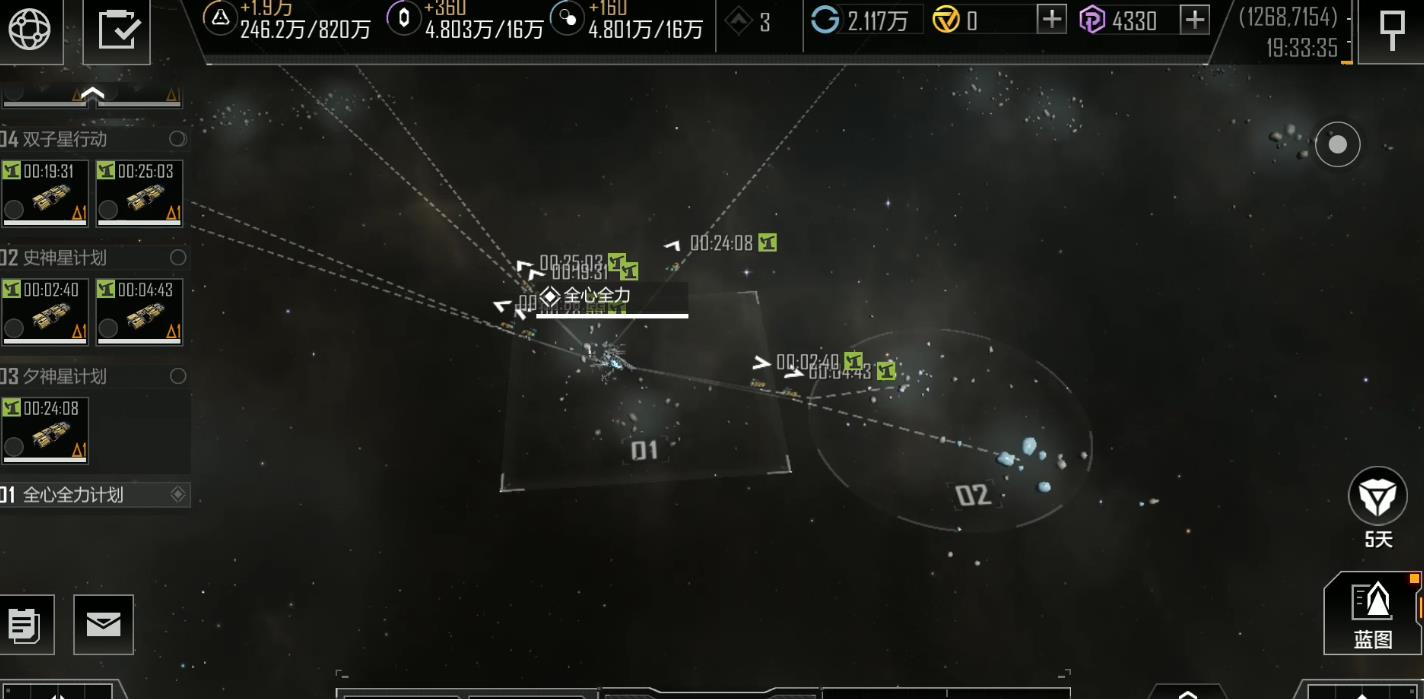1424x699 pixels.
Task: Select the 00:02:40 fleet card
Action: 45,312
